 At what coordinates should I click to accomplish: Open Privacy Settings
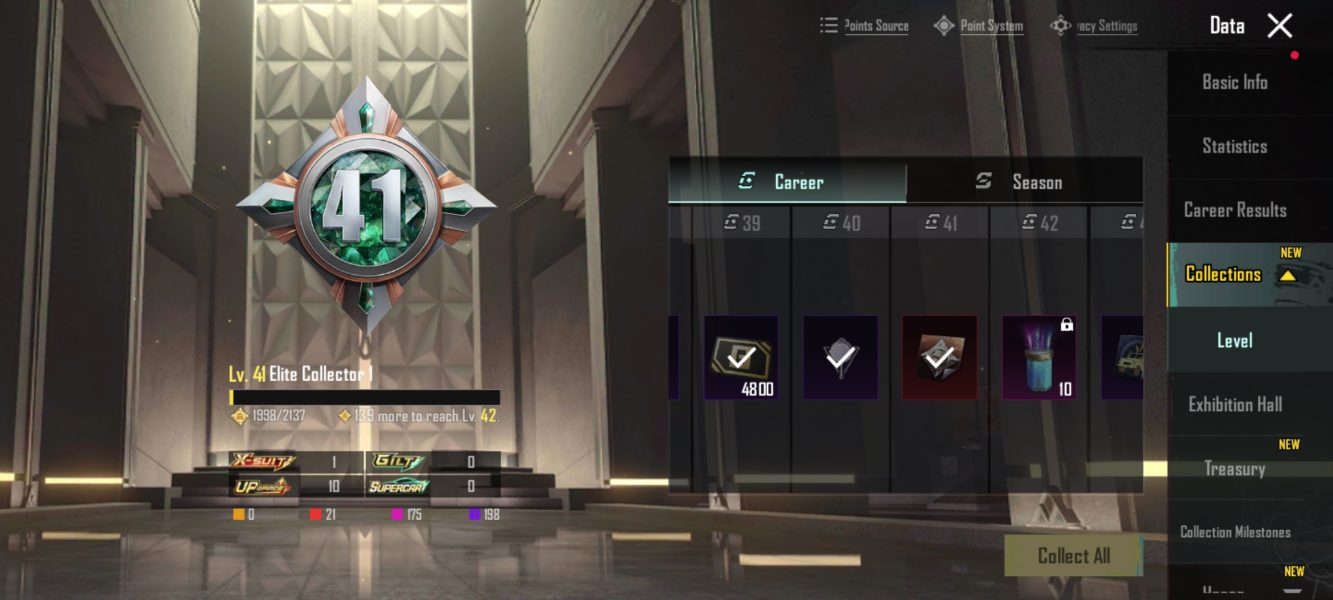(x=1094, y=26)
